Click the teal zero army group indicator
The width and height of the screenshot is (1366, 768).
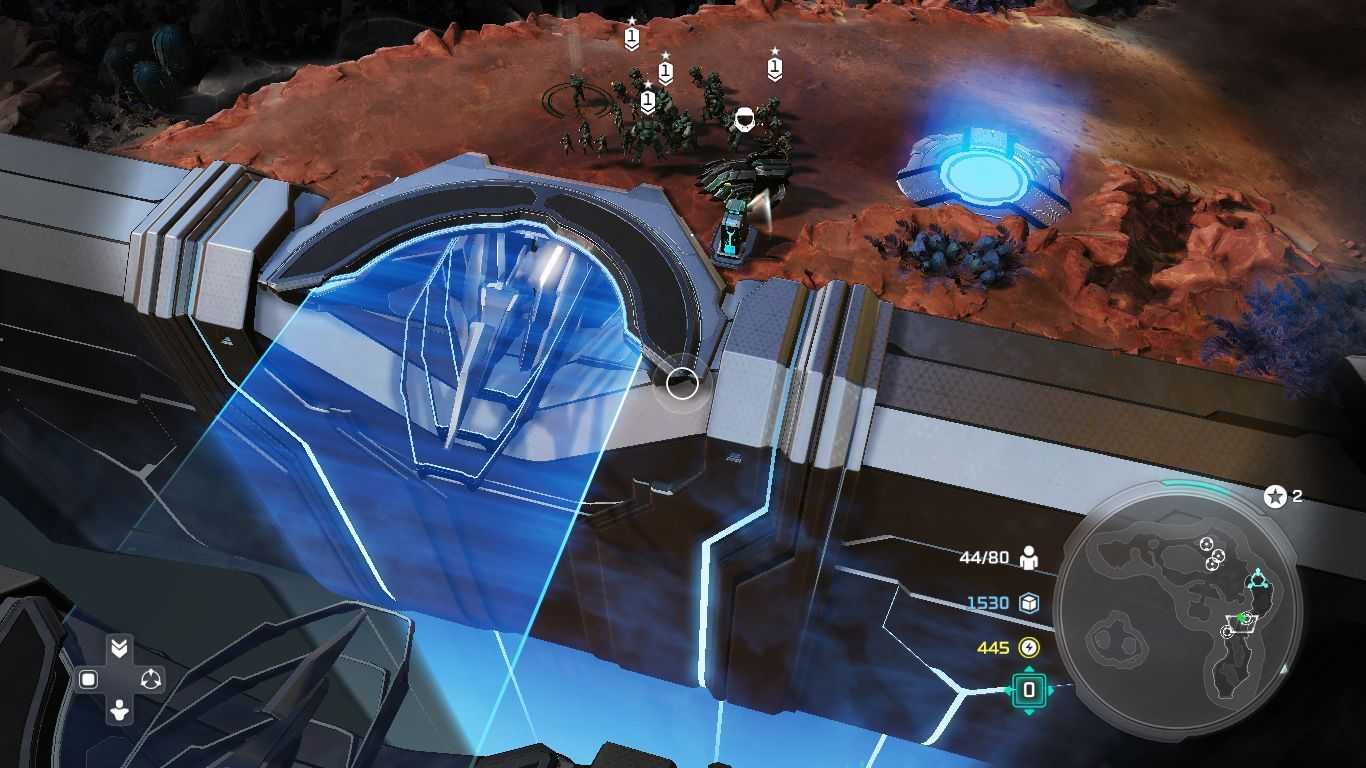1029,690
